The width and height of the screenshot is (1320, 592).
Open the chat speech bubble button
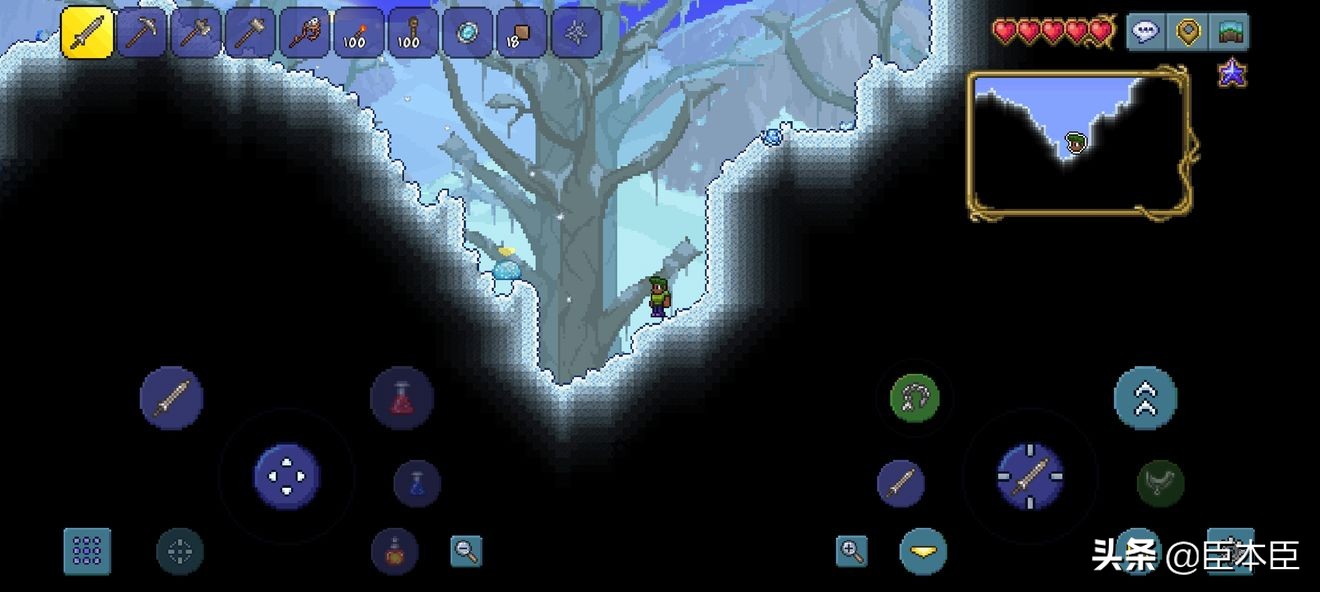[x=1146, y=32]
